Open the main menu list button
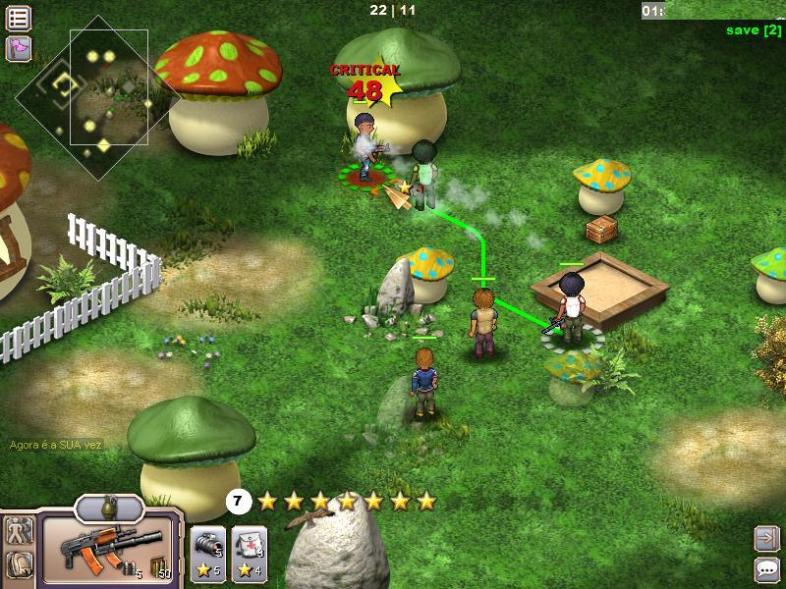Viewport: 786px width, 589px height. pos(18,17)
